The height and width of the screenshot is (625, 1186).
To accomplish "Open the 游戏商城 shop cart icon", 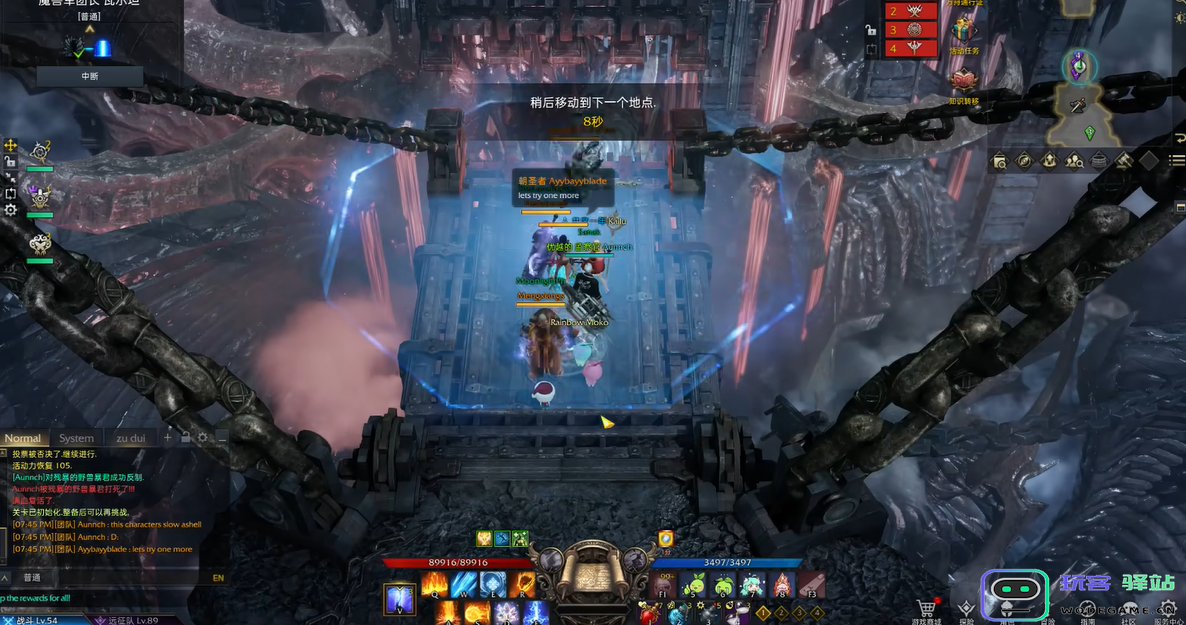I will (927, 607).
